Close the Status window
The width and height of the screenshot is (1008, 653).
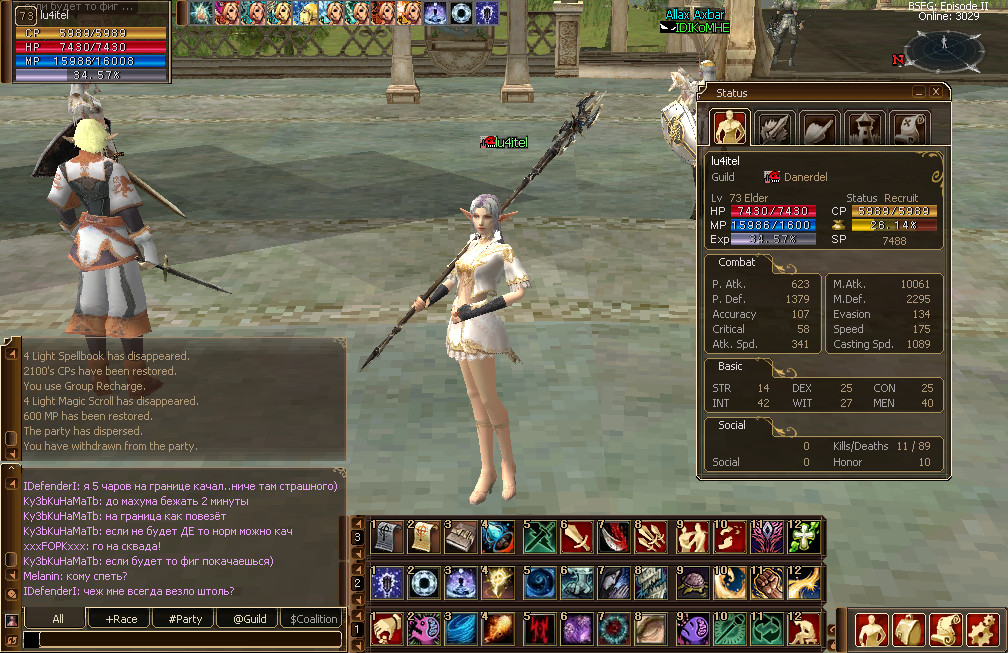936,92
